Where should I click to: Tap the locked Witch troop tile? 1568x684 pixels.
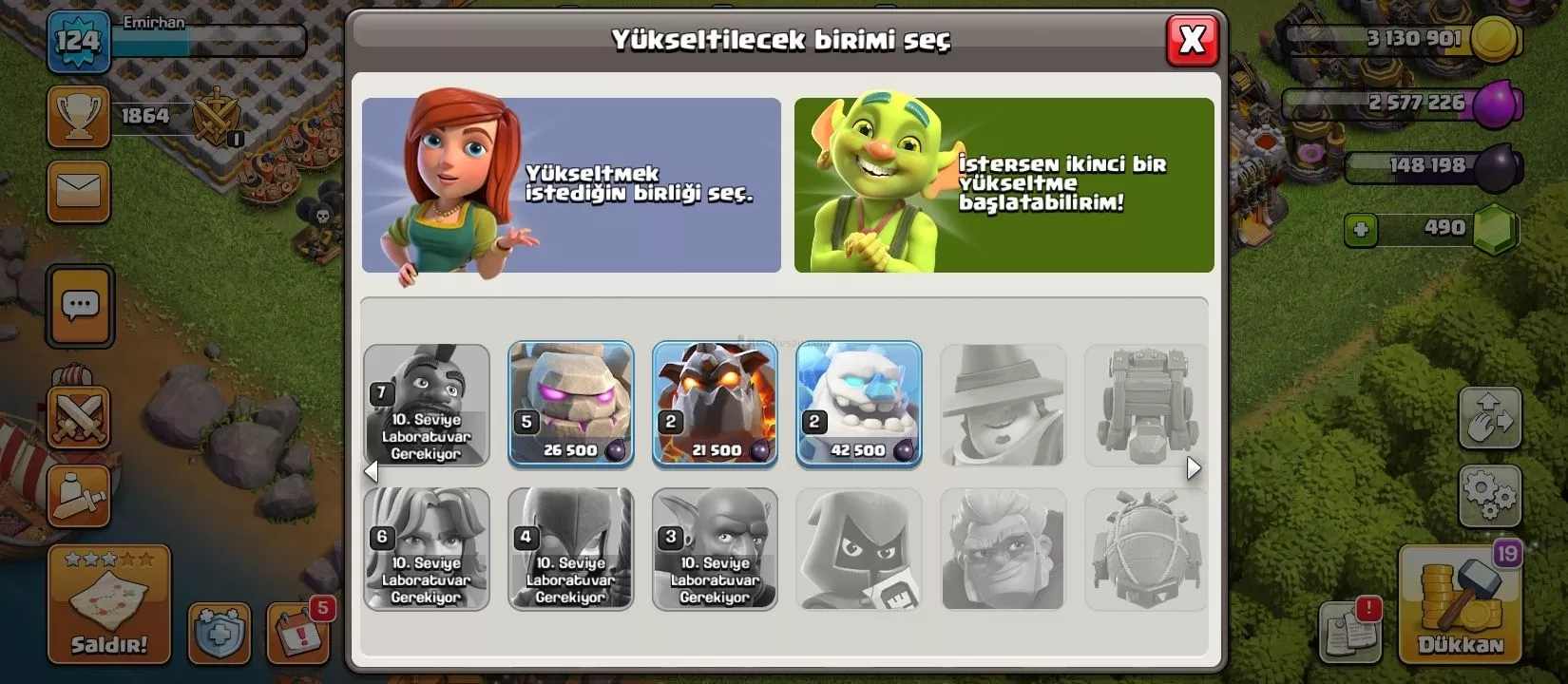pos(570,548)
